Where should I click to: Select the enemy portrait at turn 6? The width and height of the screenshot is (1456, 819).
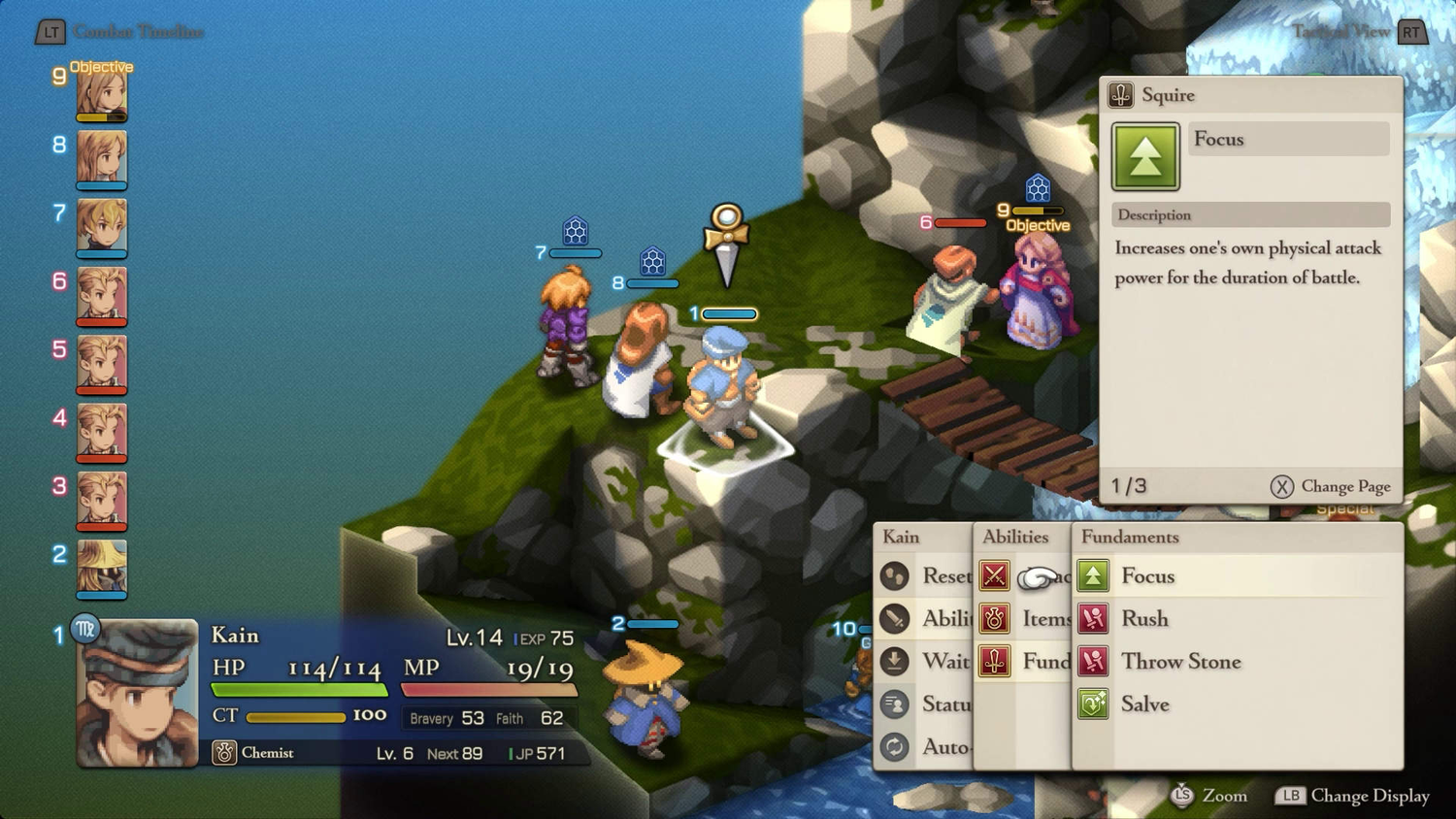(x=102, y=295)
